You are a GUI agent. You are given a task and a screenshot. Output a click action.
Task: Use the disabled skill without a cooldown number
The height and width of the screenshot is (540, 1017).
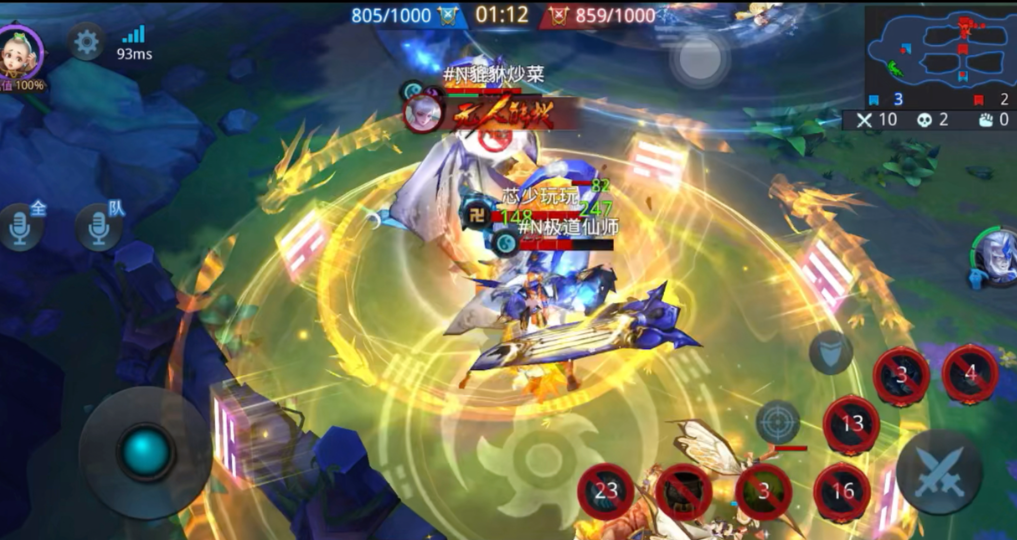(684, 492)
